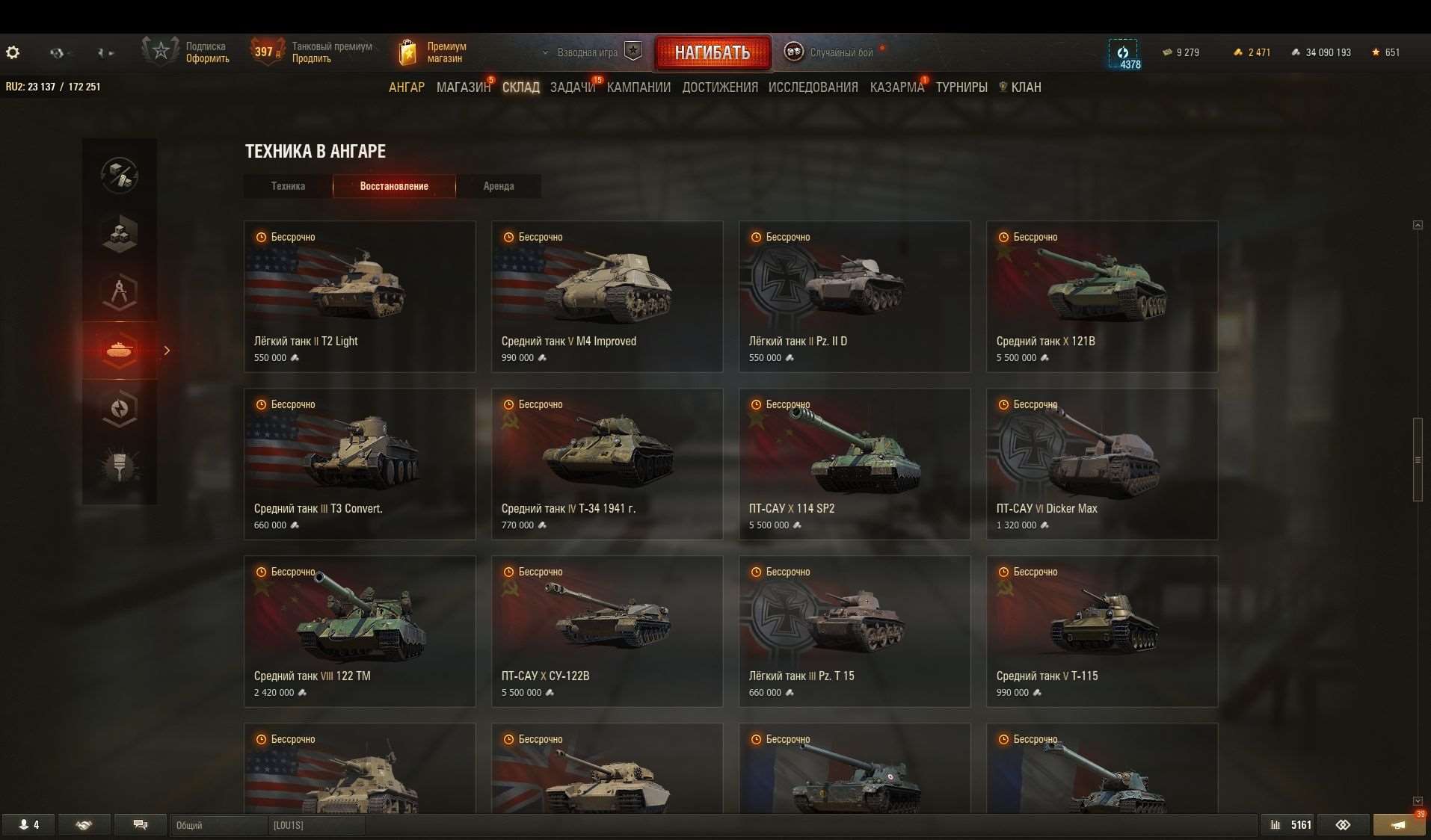Viewport: 1431px width, 840px height.
Task: Select the vehicles category icon in sidebar
Action: 120,350
